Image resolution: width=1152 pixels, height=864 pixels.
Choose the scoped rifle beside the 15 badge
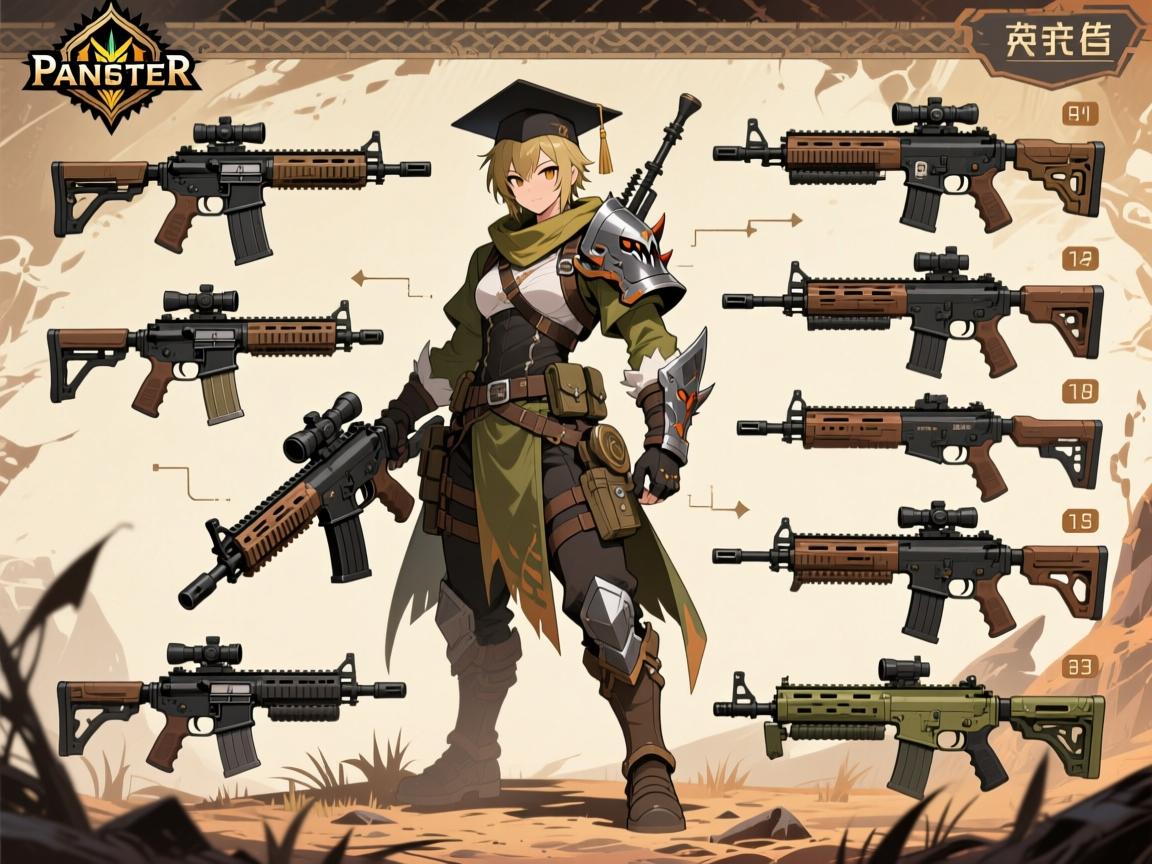click(x=910, y=565)
